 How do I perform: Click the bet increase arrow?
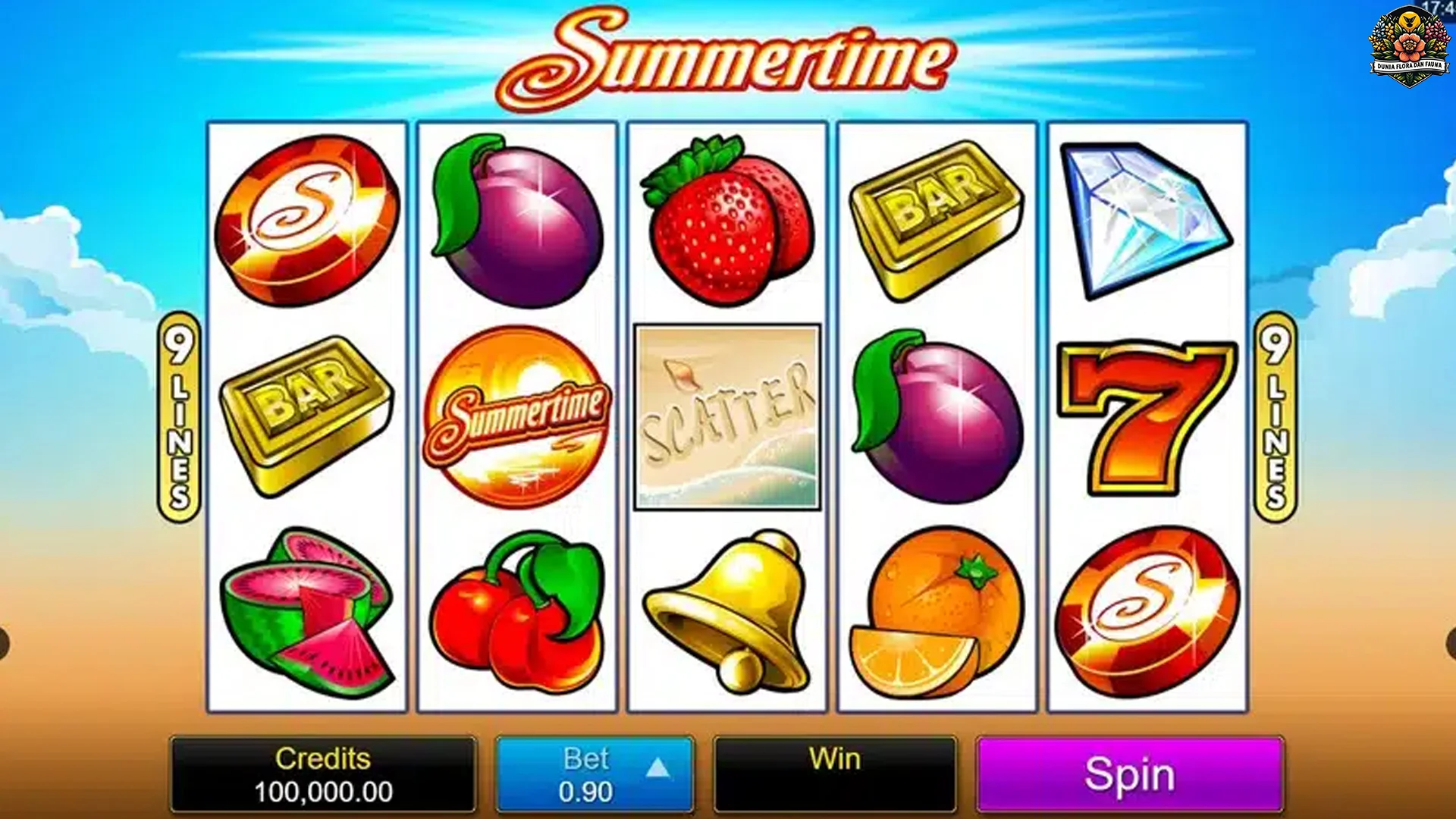[x=659, y=766]
